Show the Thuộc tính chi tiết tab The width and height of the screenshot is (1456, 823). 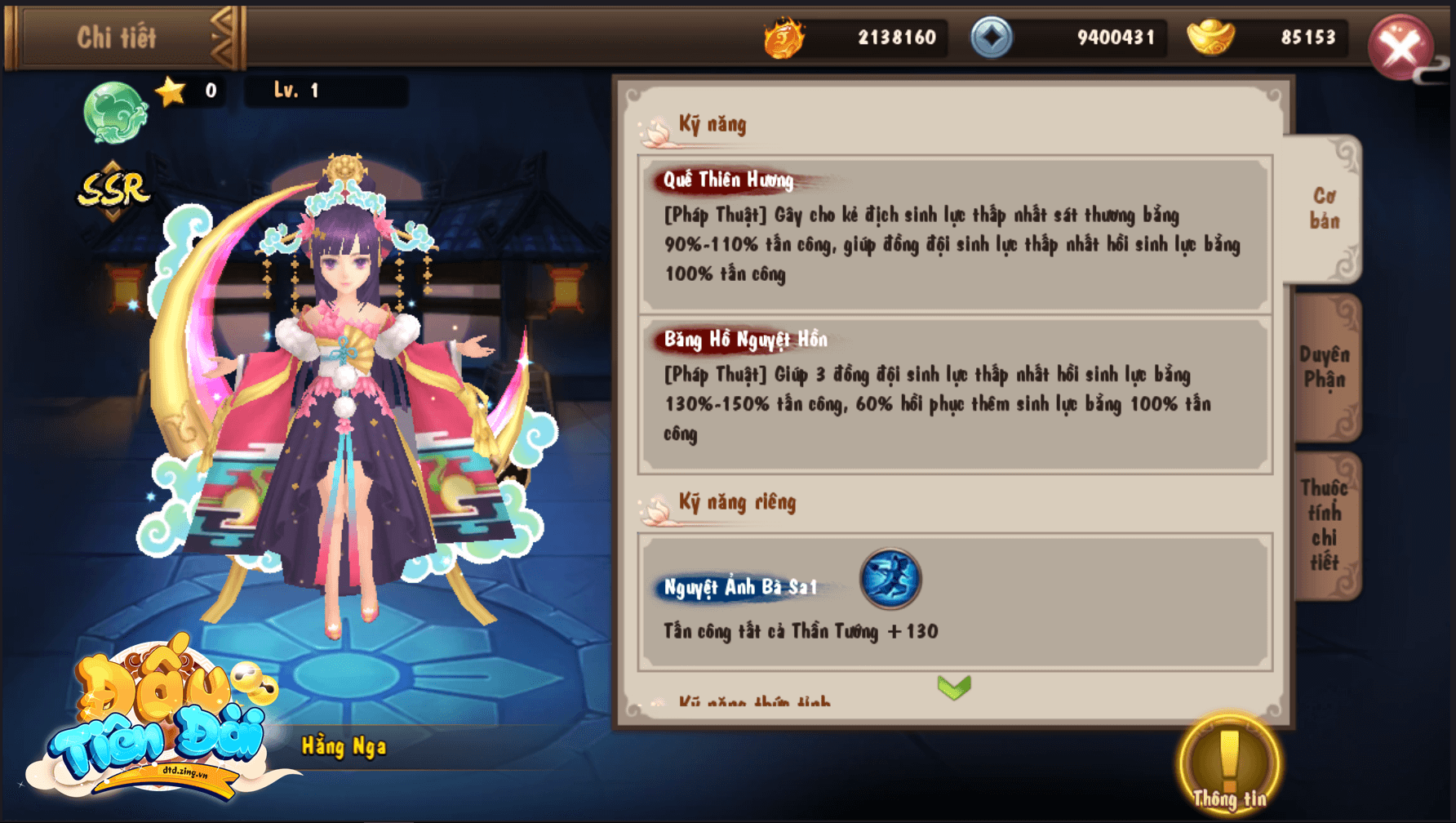coord(1324,525)
